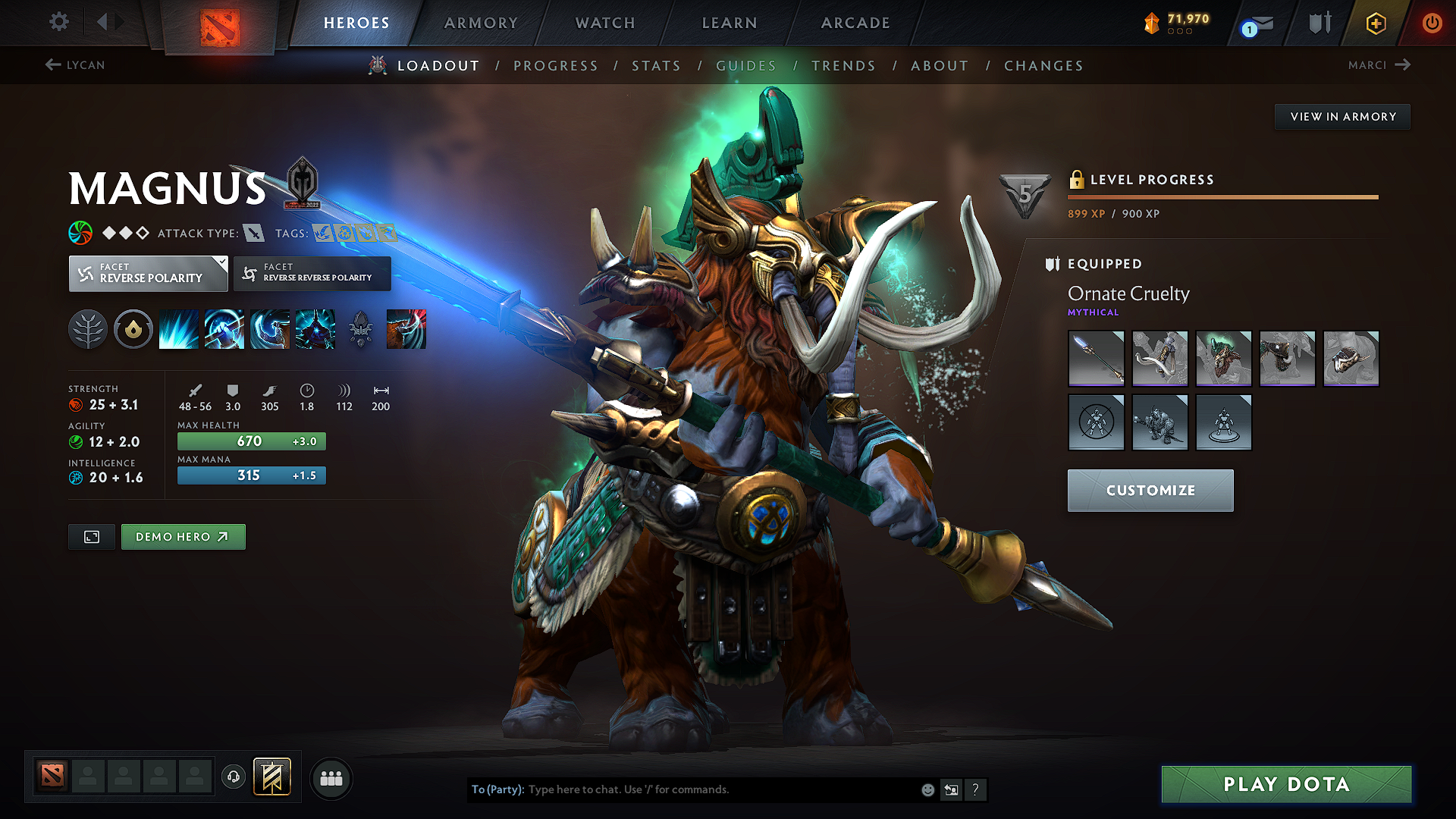Open the chat emoticon picker
The image size is (1456, 819).
(x=927, y=789)
